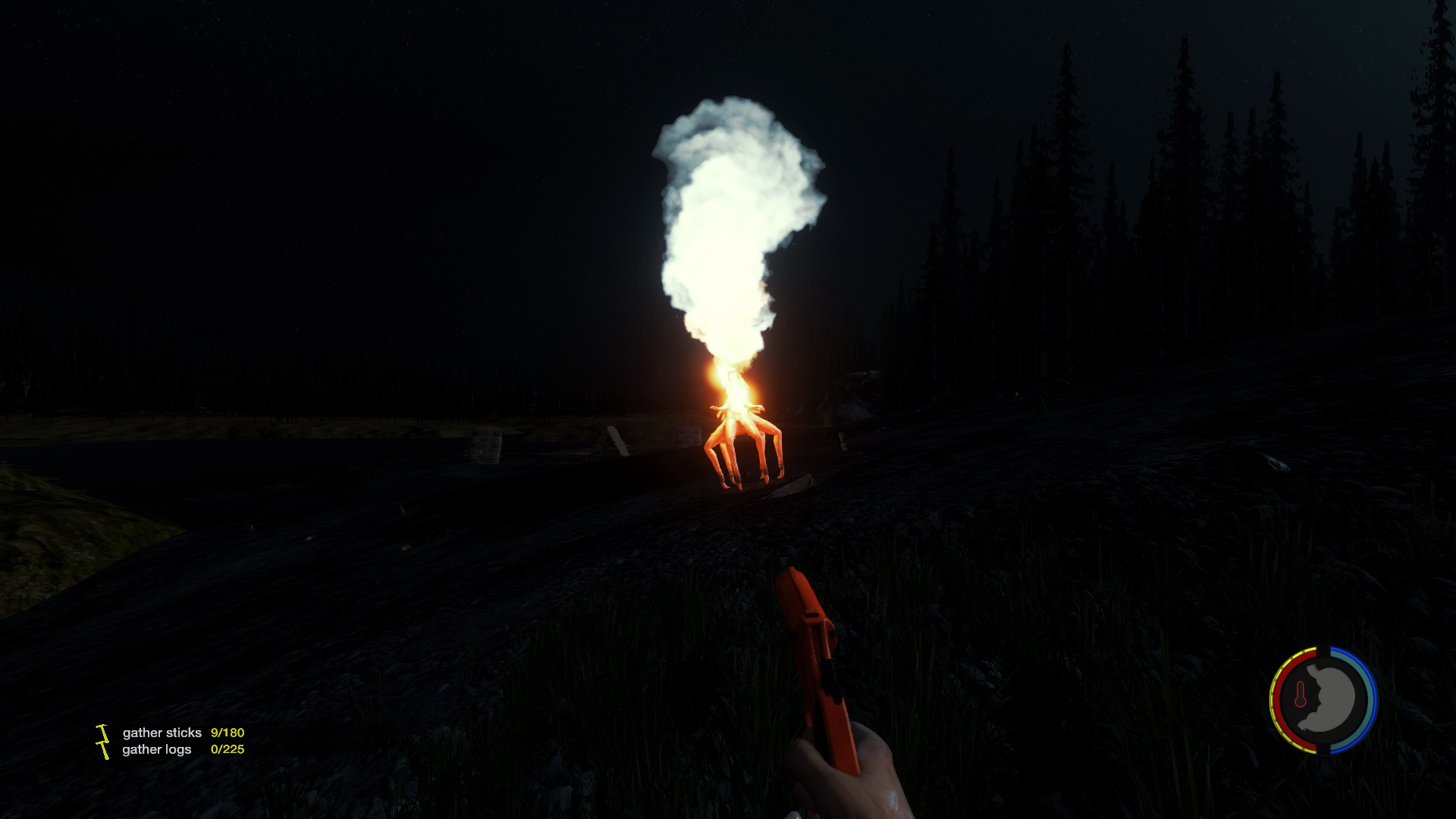Select the gather logs objective entry
The width and height of the screenshot is (1456, 819).
[157, 749]
